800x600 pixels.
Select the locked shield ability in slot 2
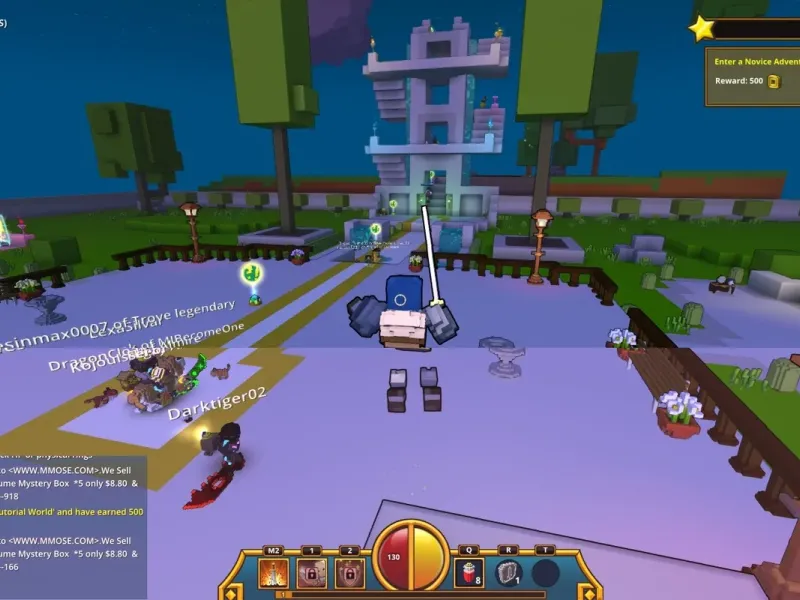point(349,573)
